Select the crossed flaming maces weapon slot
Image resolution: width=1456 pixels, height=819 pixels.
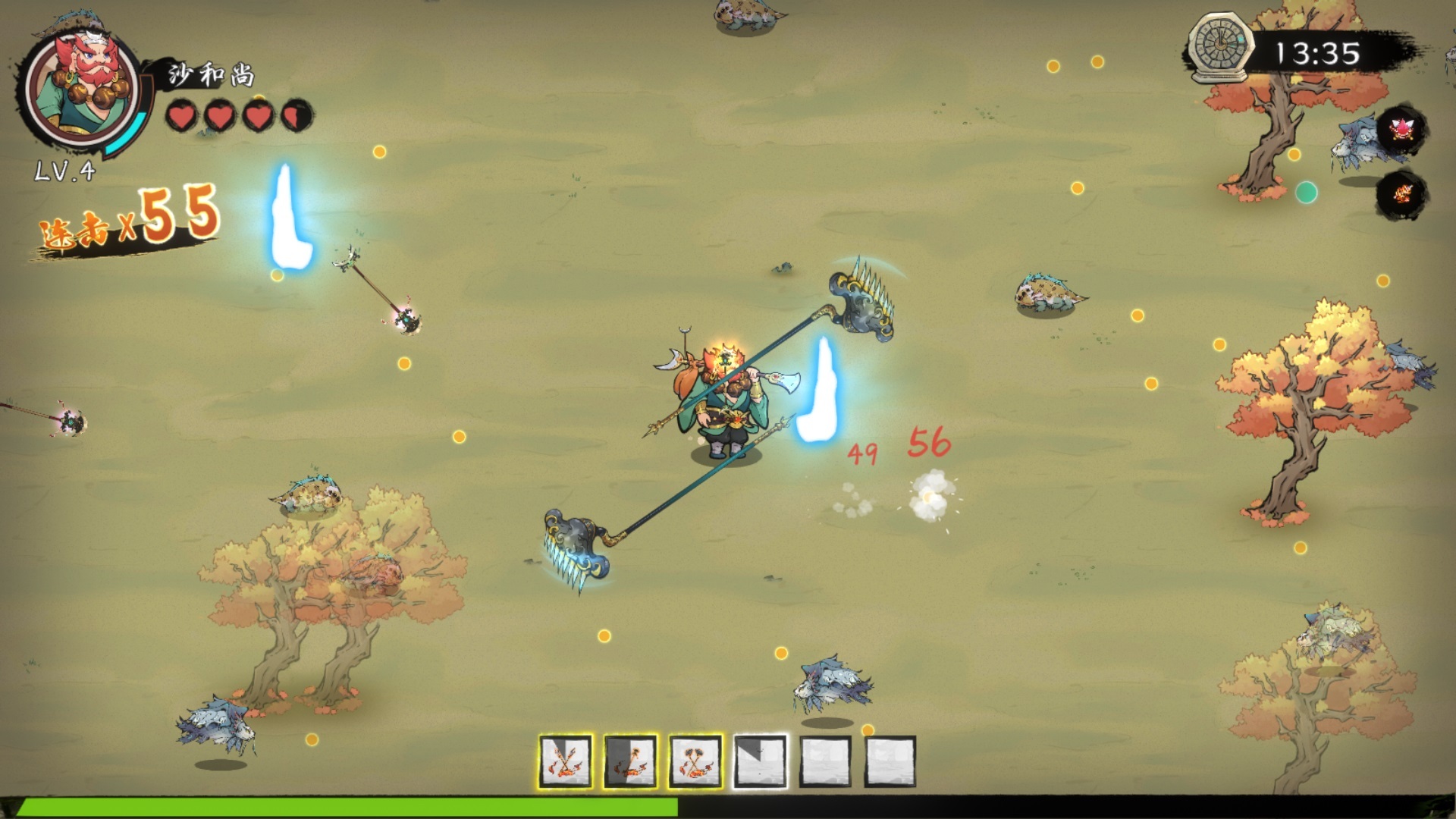695,761
